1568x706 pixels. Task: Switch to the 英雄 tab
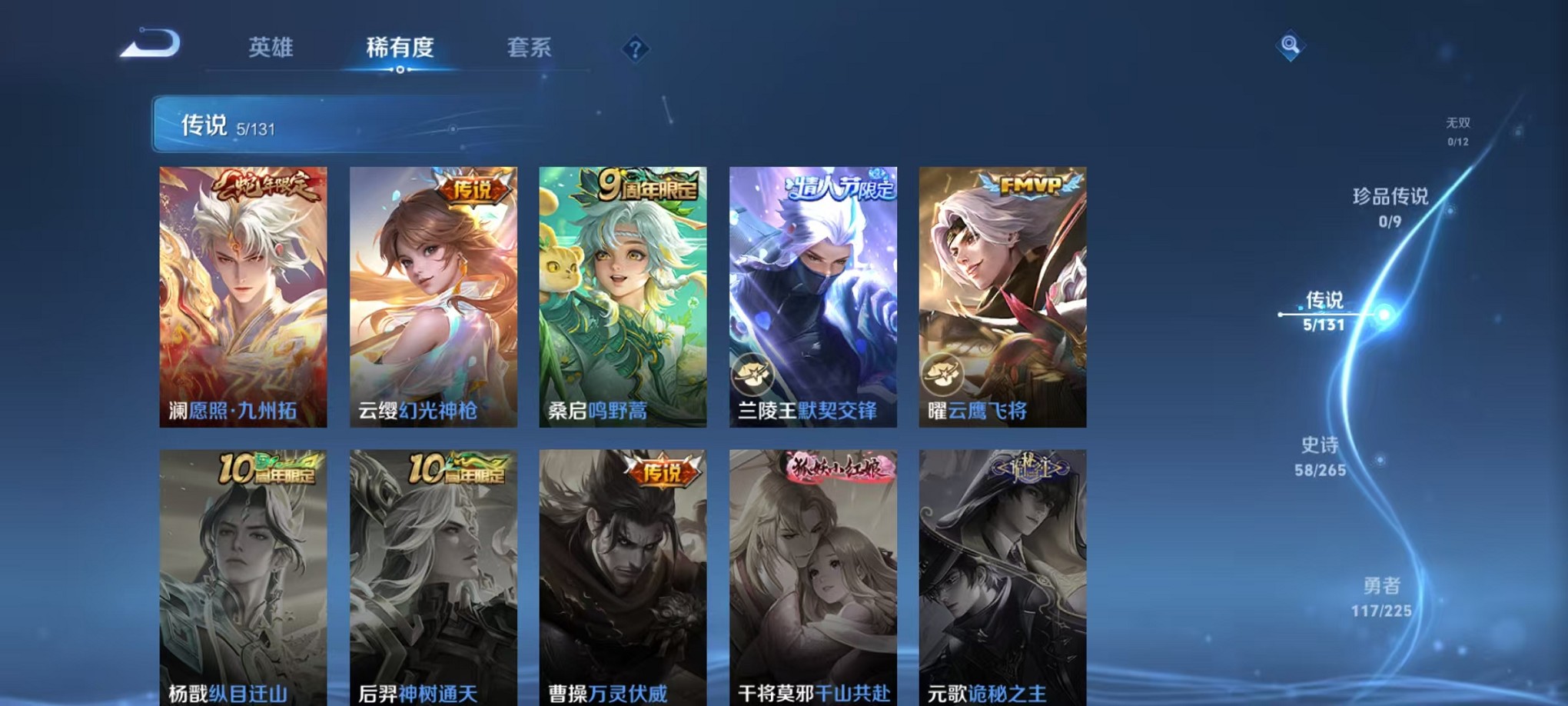(271, 48)
